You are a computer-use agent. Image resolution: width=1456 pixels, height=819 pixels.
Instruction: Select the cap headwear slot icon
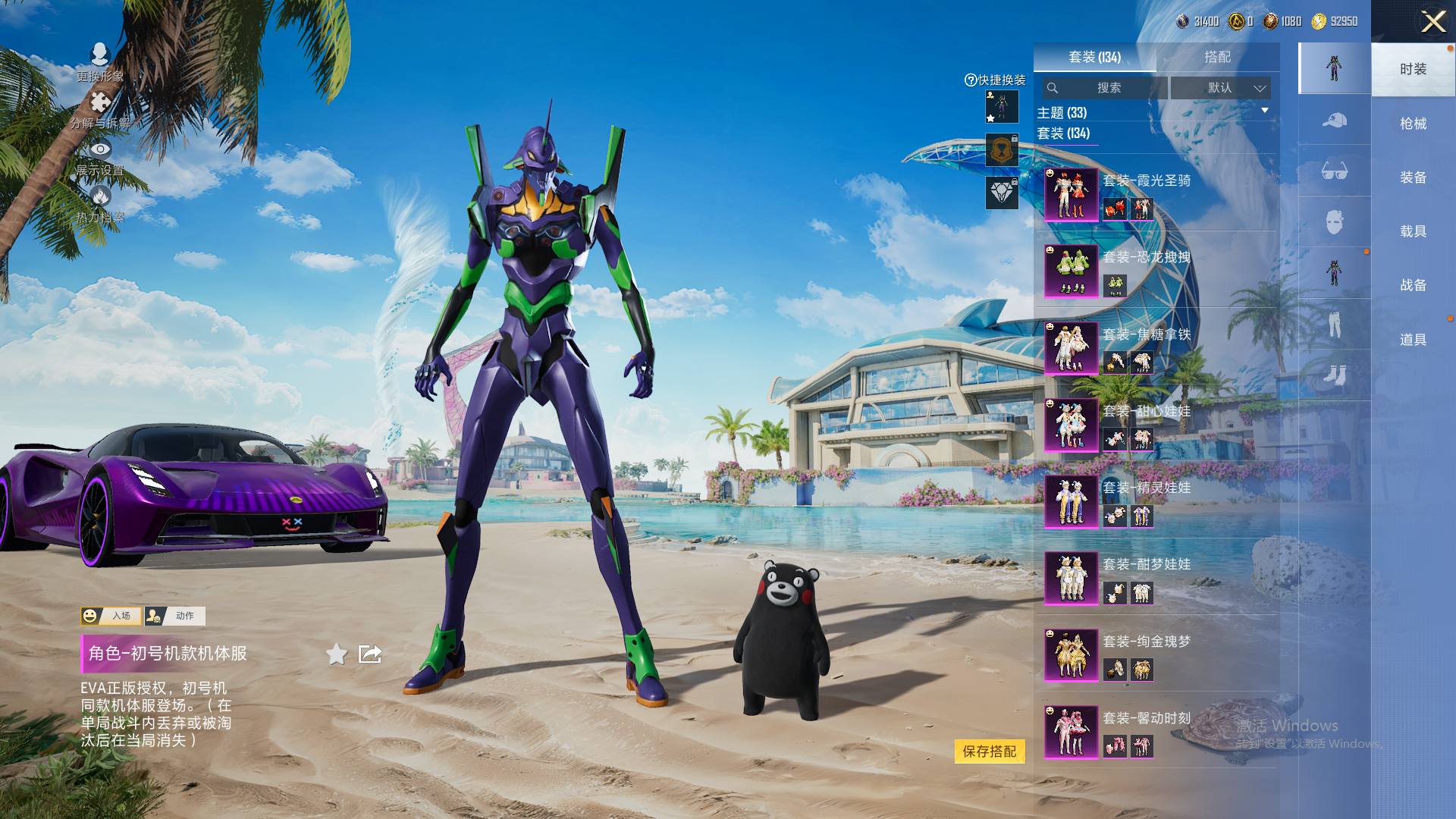click(x=1334, y=121)
